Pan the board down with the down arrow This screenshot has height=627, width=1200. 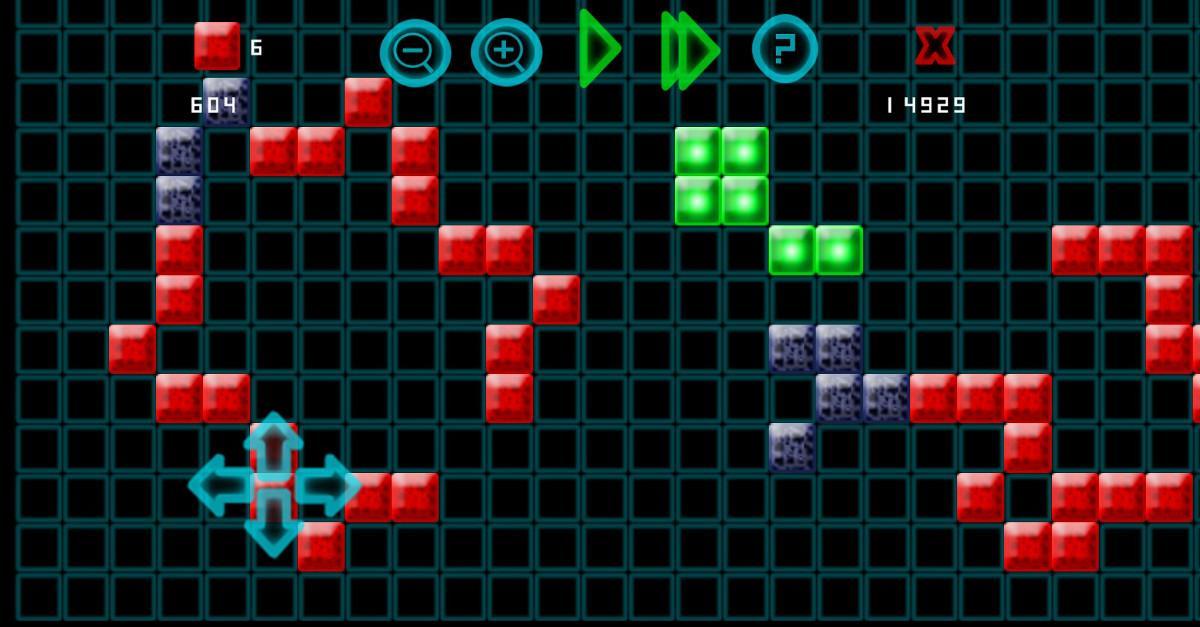pyautogui.click(x=273, y=527)
